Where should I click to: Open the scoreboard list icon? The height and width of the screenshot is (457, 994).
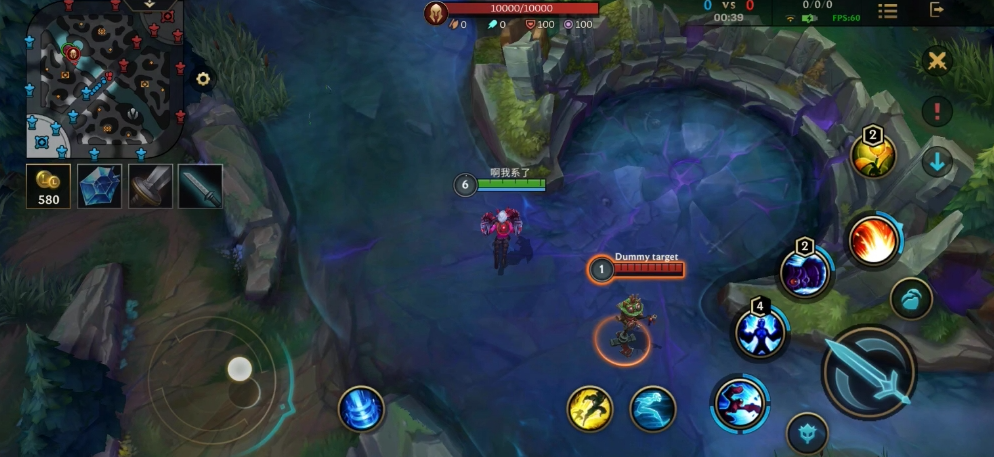tap(887, 10)
